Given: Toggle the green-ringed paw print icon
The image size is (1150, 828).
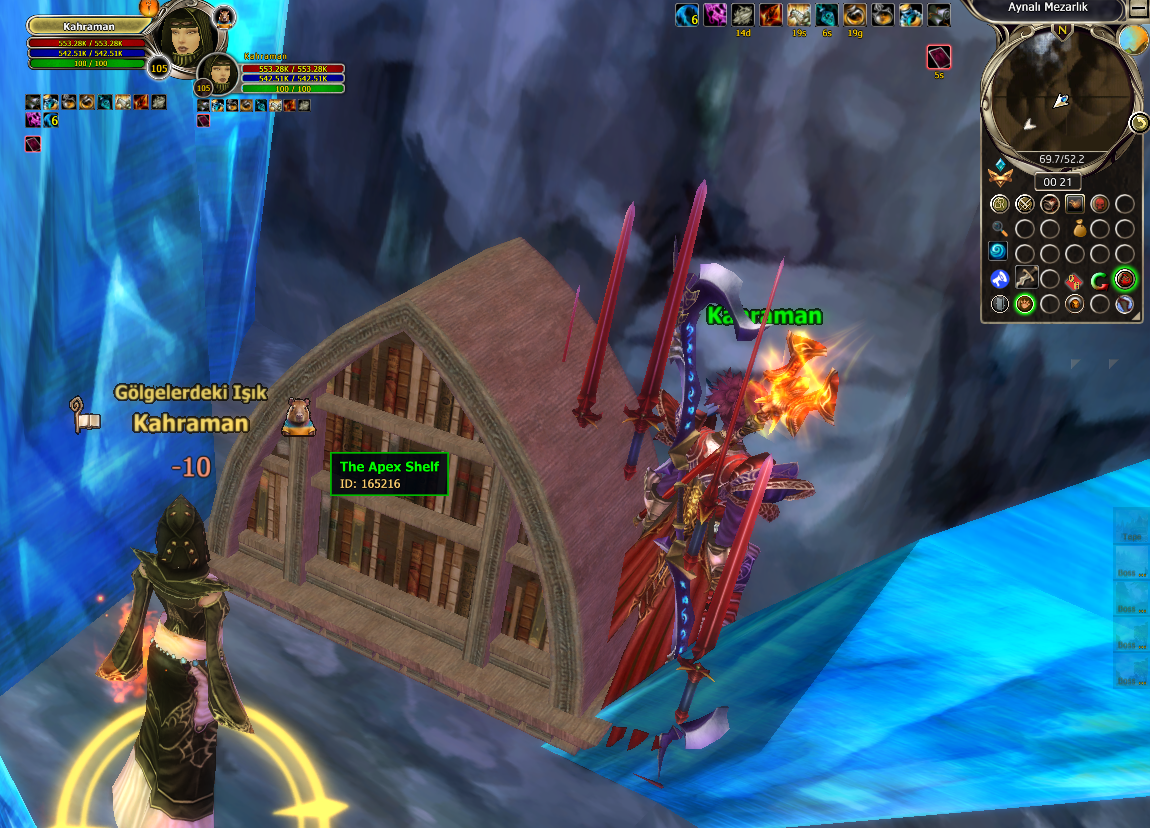Looking at the screenshot, I should coord(1024,304).
